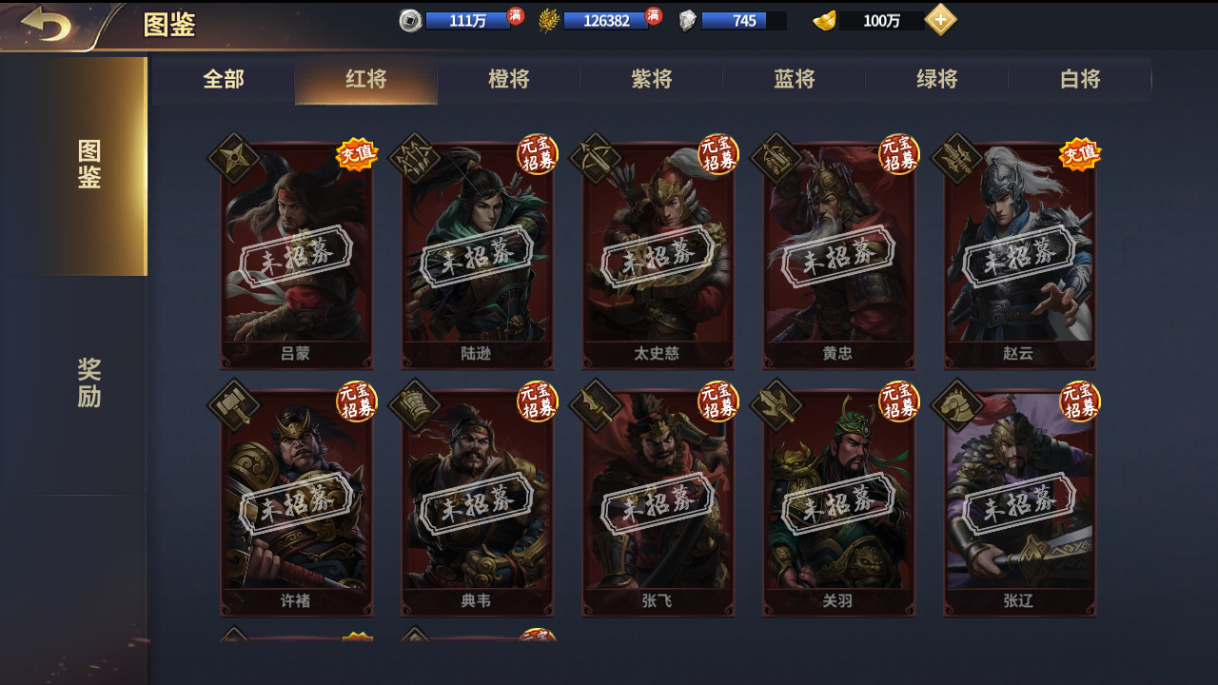Screen dimensions: 1218x685
Task: Select the 陆逊 hero card
Action: pos(477,256)
